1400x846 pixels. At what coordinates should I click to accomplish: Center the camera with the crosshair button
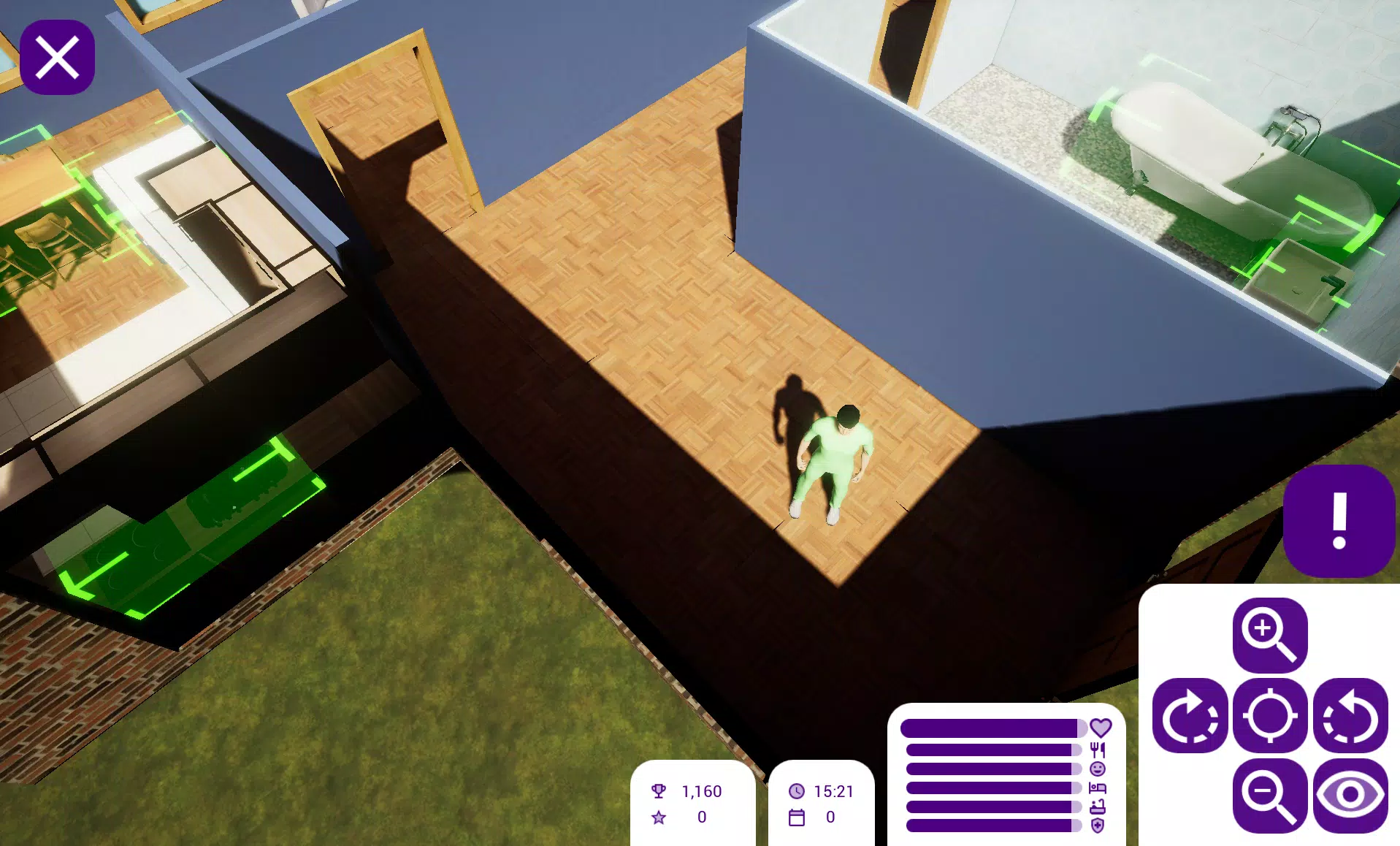[x=1270, y=716]
